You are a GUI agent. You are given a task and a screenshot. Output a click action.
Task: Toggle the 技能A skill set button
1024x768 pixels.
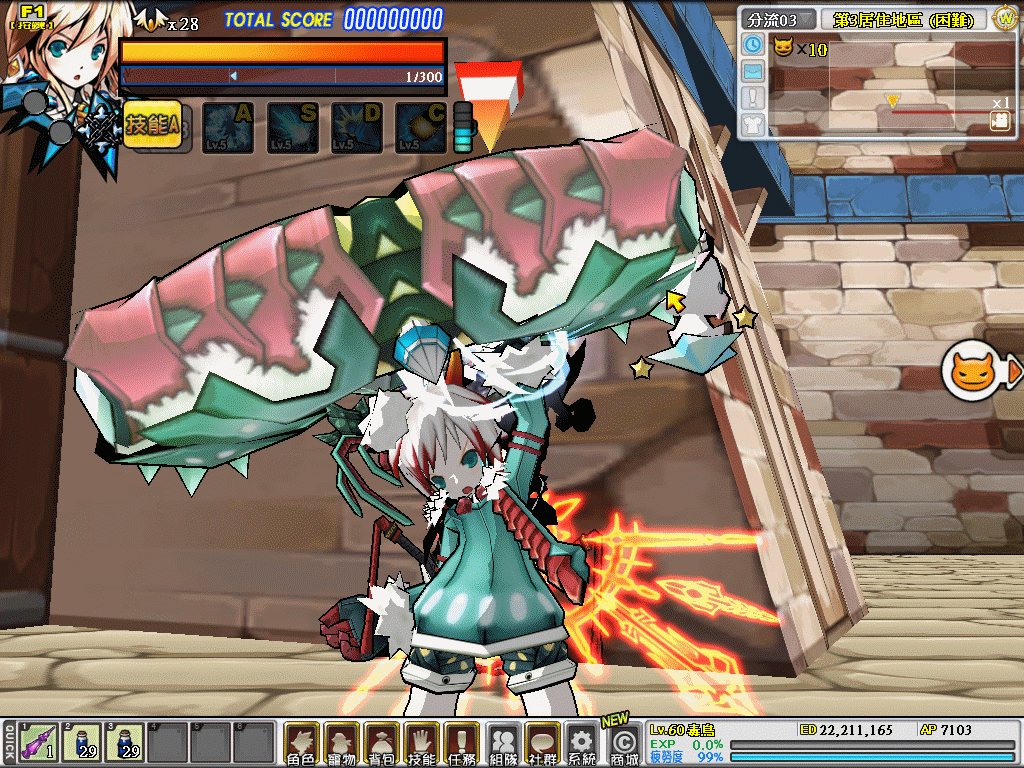(x=152, y=125)
